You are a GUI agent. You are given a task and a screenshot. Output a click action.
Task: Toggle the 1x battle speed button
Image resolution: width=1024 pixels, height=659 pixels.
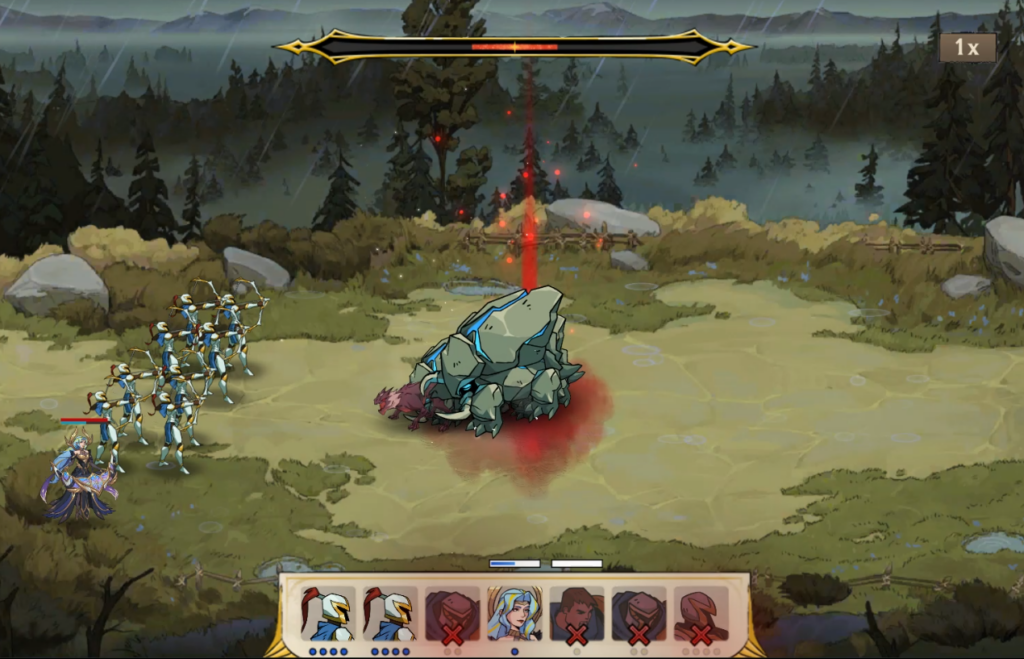coord(966,47)
